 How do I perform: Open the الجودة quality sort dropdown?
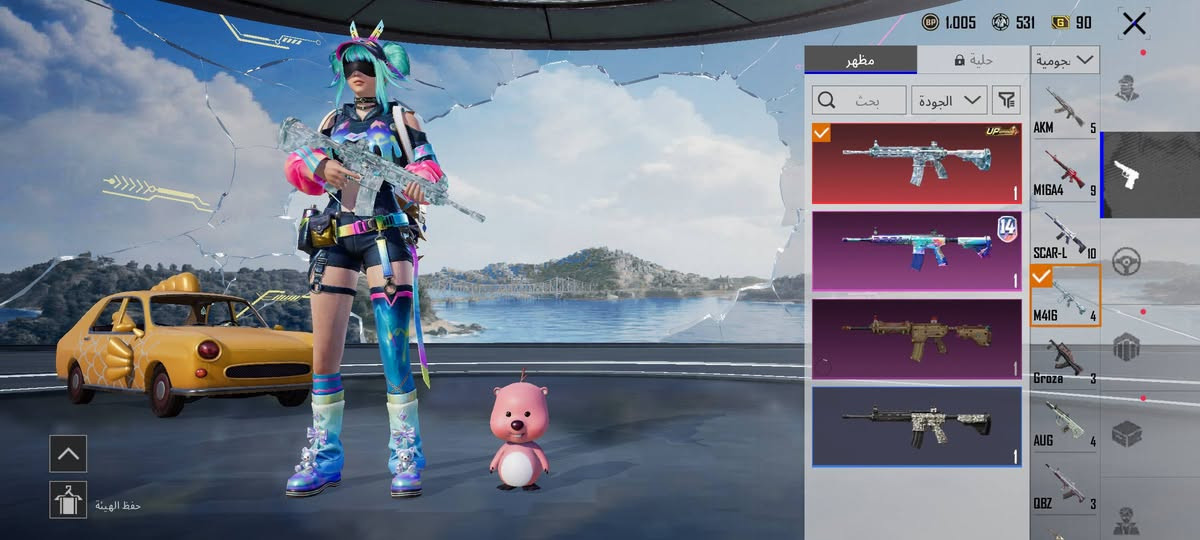coord(948,100)
